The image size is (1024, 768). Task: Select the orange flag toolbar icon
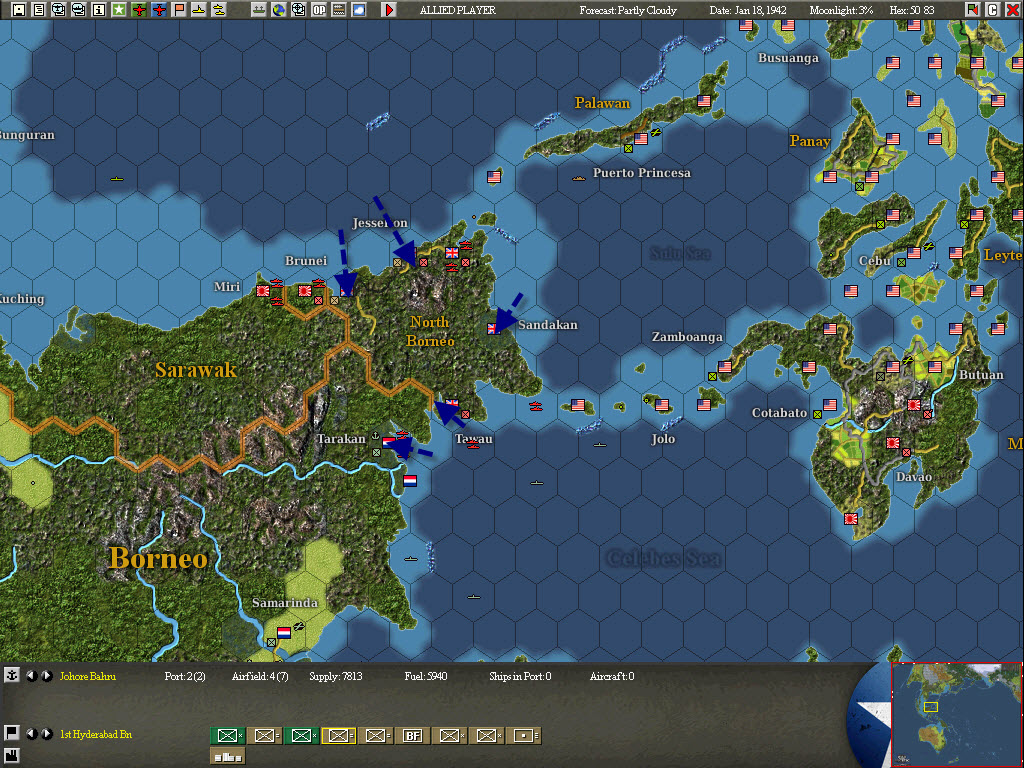(x=179, y=10)
